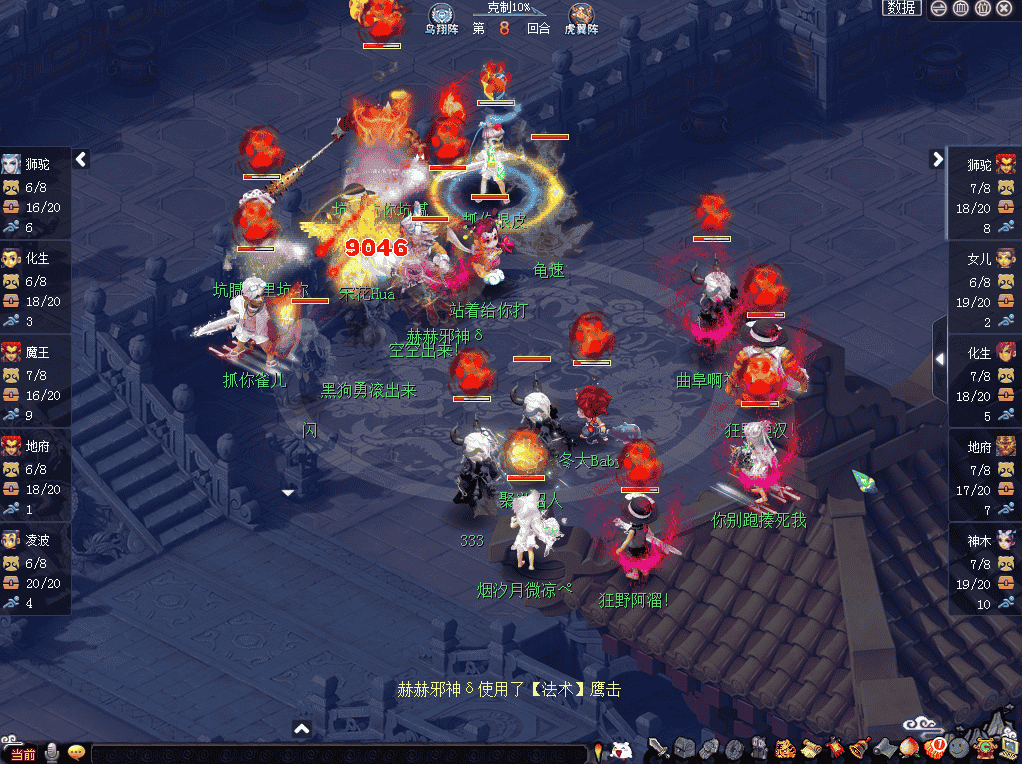Screen dimensions: 1022x764
Task: Select the 魔王 row in the left team list
Action: click(x=35, y=381)
